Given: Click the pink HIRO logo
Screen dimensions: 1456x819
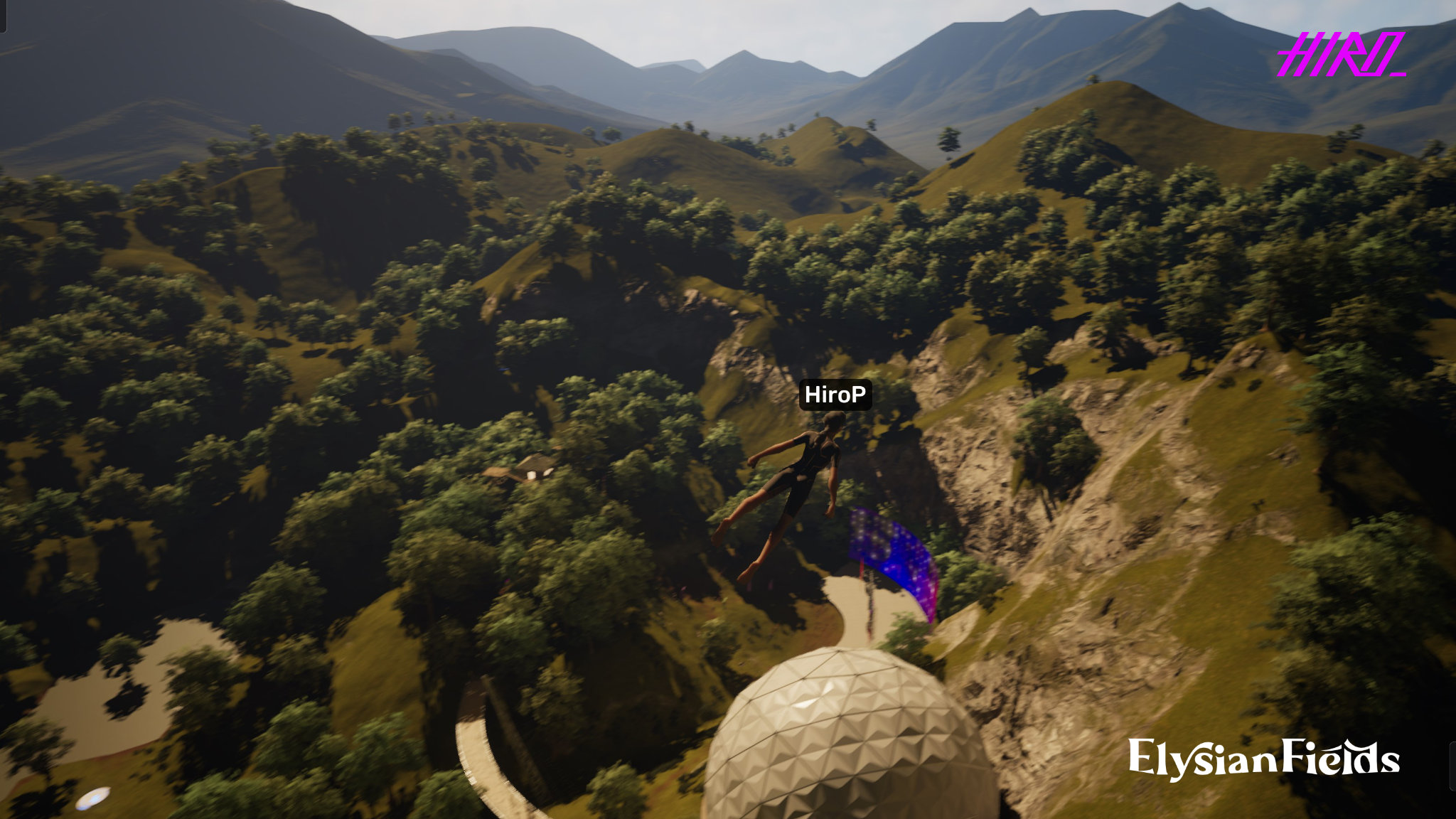Looking at the screenshot, I should [x=1340, y=55].
